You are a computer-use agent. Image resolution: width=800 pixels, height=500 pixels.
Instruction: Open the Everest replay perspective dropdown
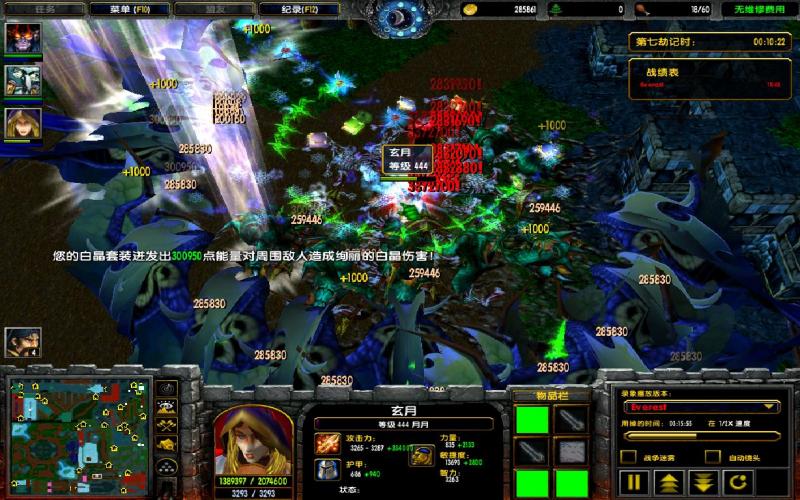pos(701,407)
